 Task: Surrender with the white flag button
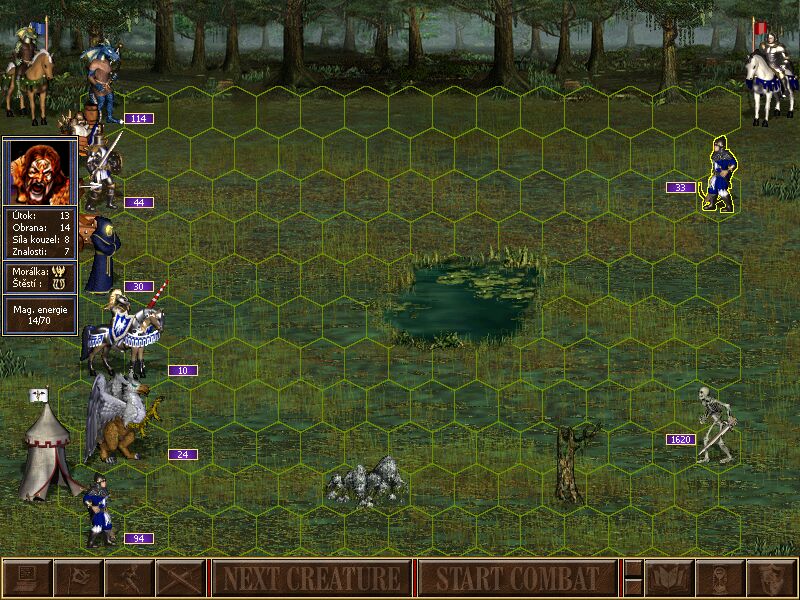point(78,578)
